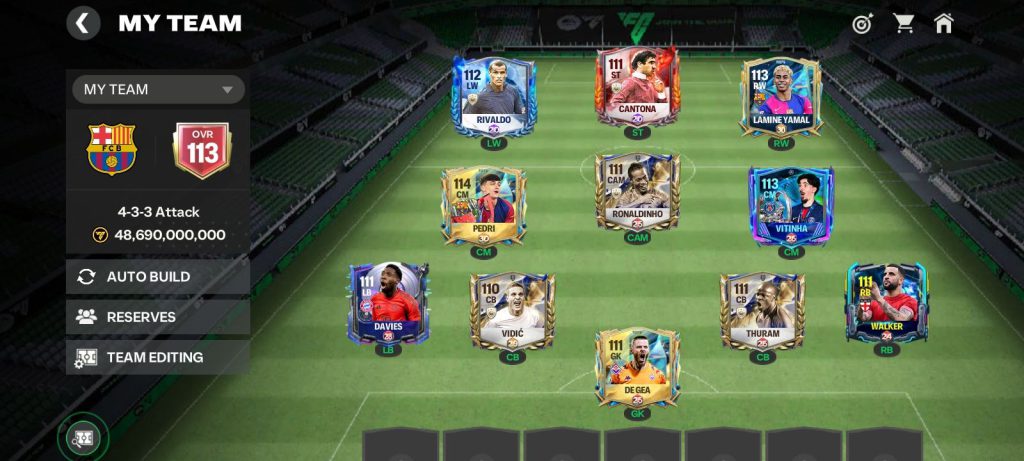Select Rivaldo's LW player card
This screenshot has height=461, width=1024.
[x=494, y=95]
